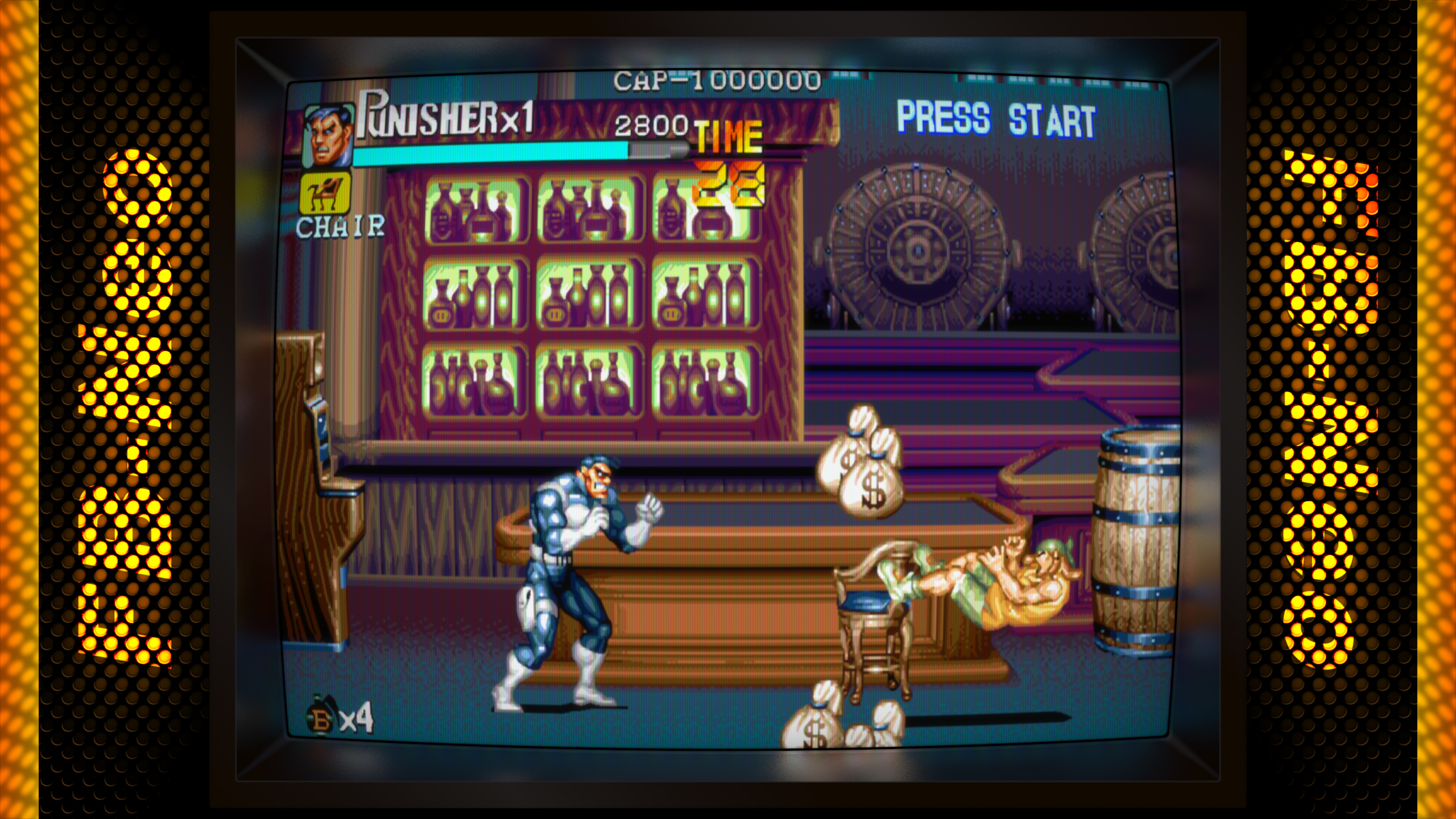The height and width of the screenshot is (819, 1456).
Task: Click the grenade bomb stock icon
Action: tap(320, 719)
